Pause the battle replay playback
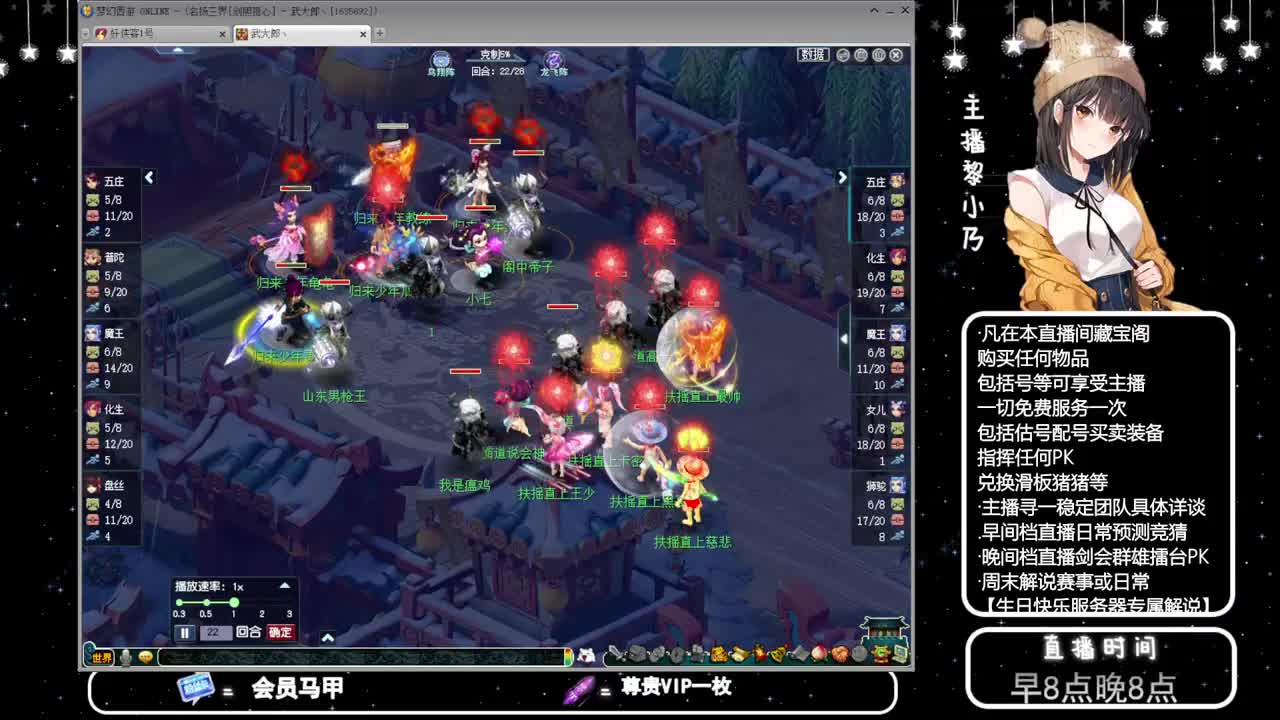Image resolution: width=1280 pixels, height=720 pixels. pos(184,632)
